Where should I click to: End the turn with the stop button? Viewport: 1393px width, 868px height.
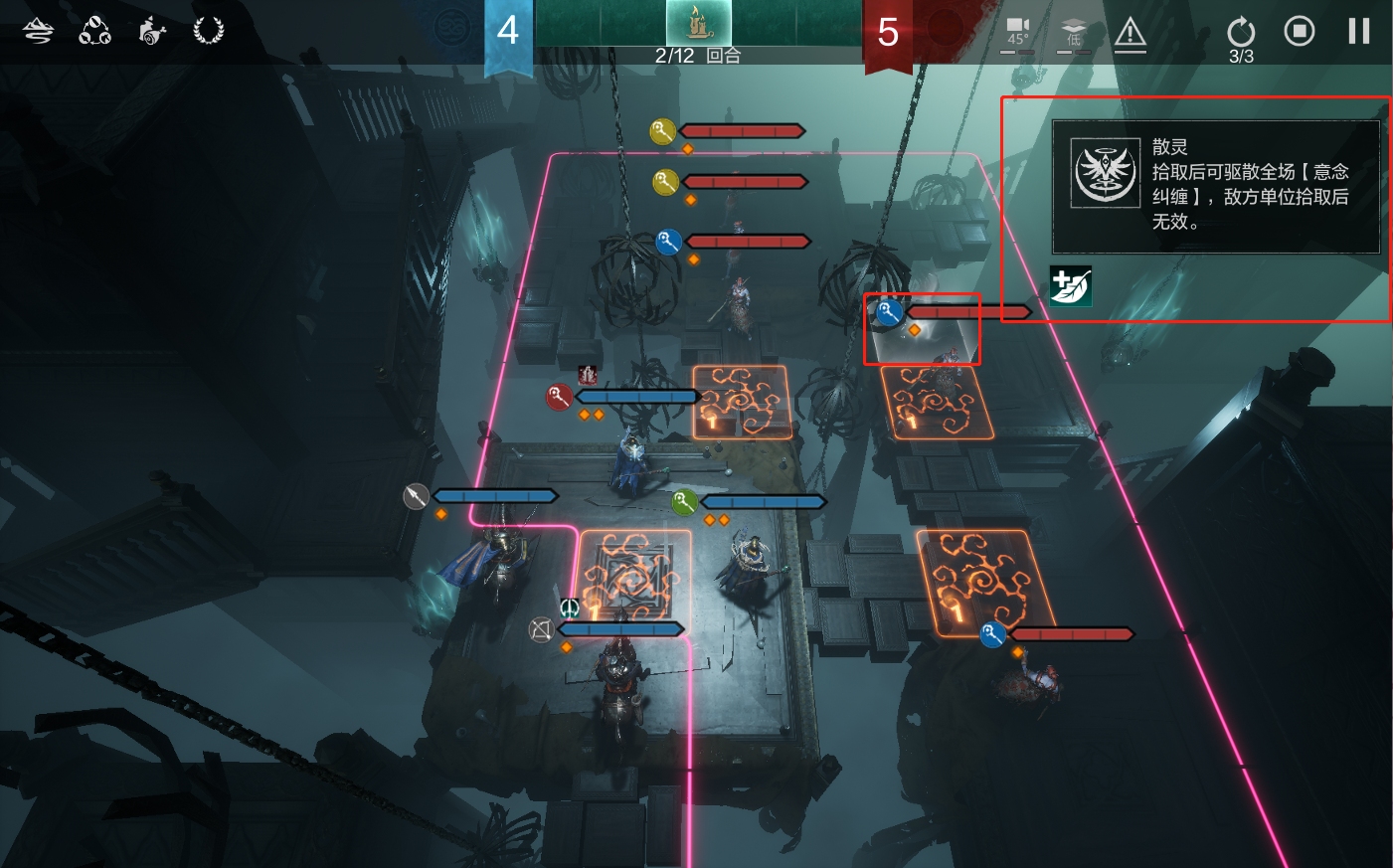pos(1299,32)
